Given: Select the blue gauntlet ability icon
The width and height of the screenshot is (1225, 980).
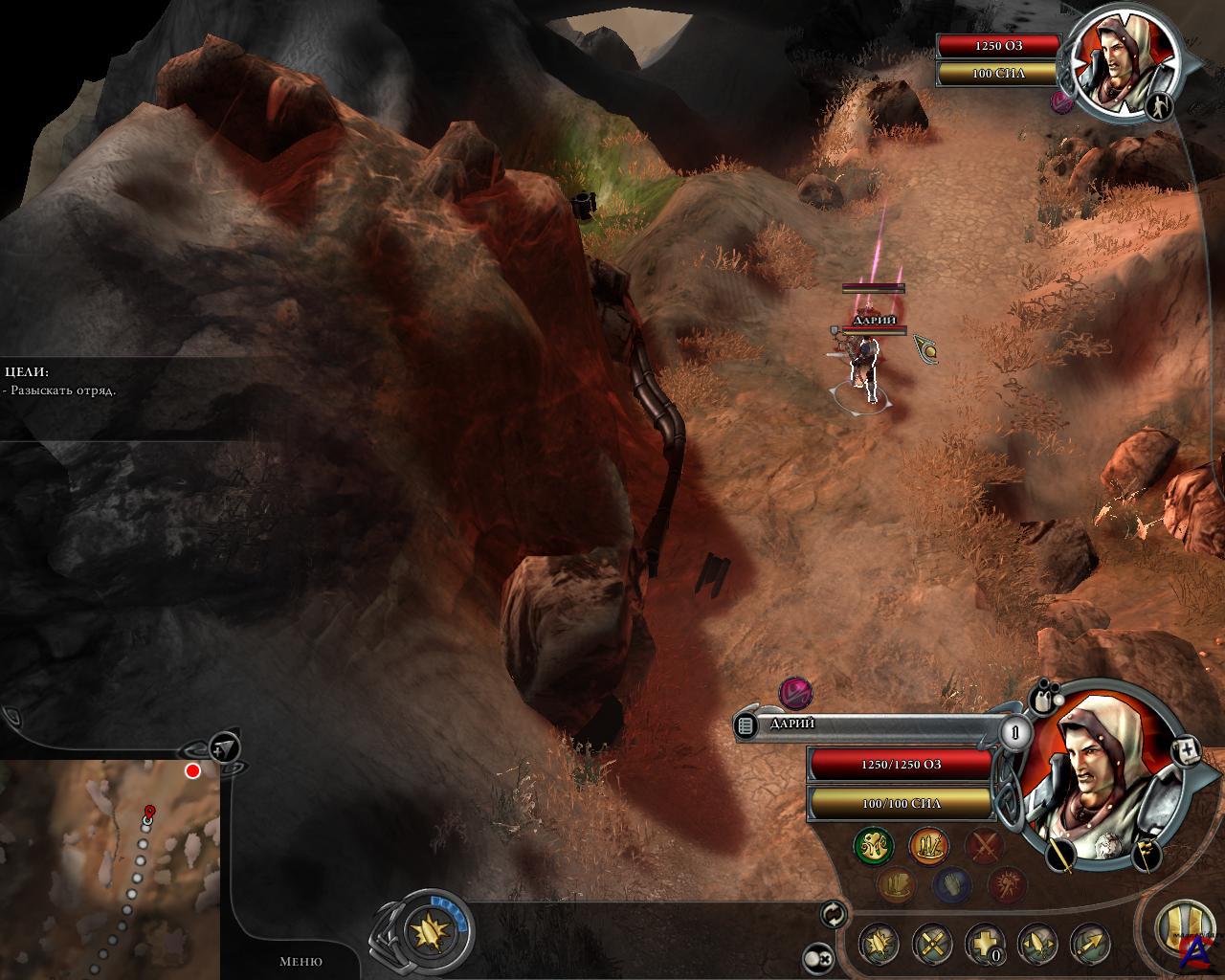Looking at the screenshot, I should [x=951, y=885].
